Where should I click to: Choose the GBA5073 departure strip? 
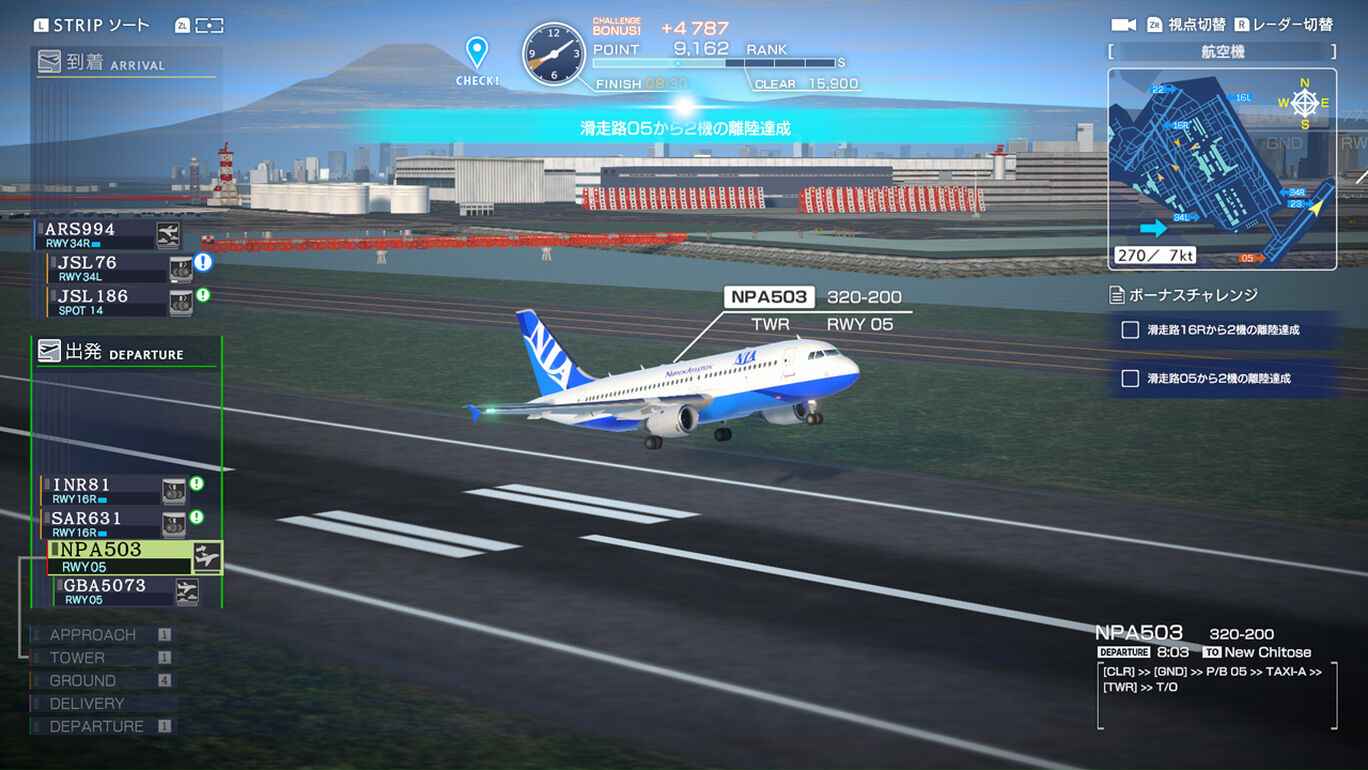click(x=115, y=591)
